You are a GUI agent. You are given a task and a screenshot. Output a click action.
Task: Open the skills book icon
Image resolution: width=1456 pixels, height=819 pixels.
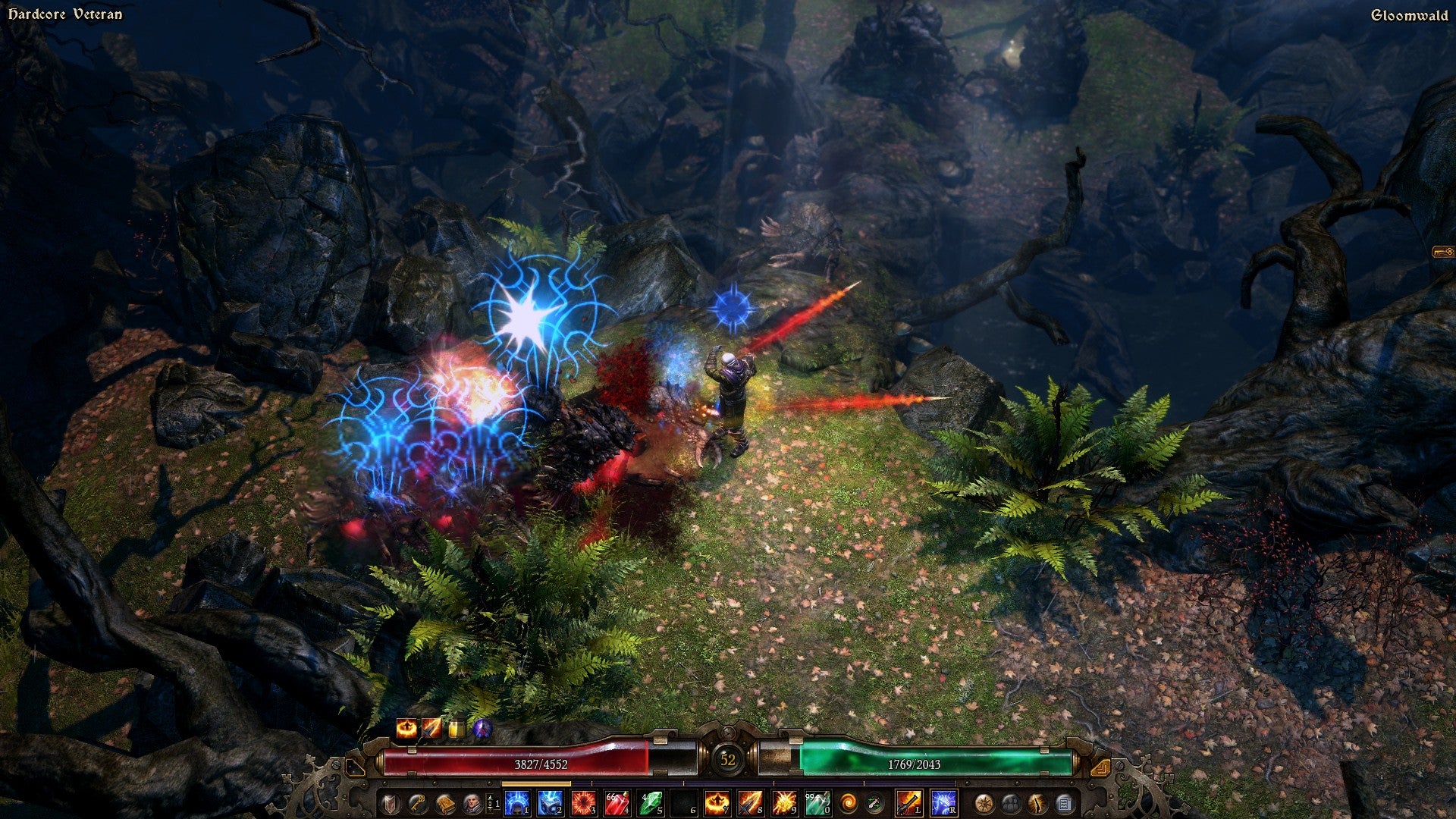tap(444, 803)
